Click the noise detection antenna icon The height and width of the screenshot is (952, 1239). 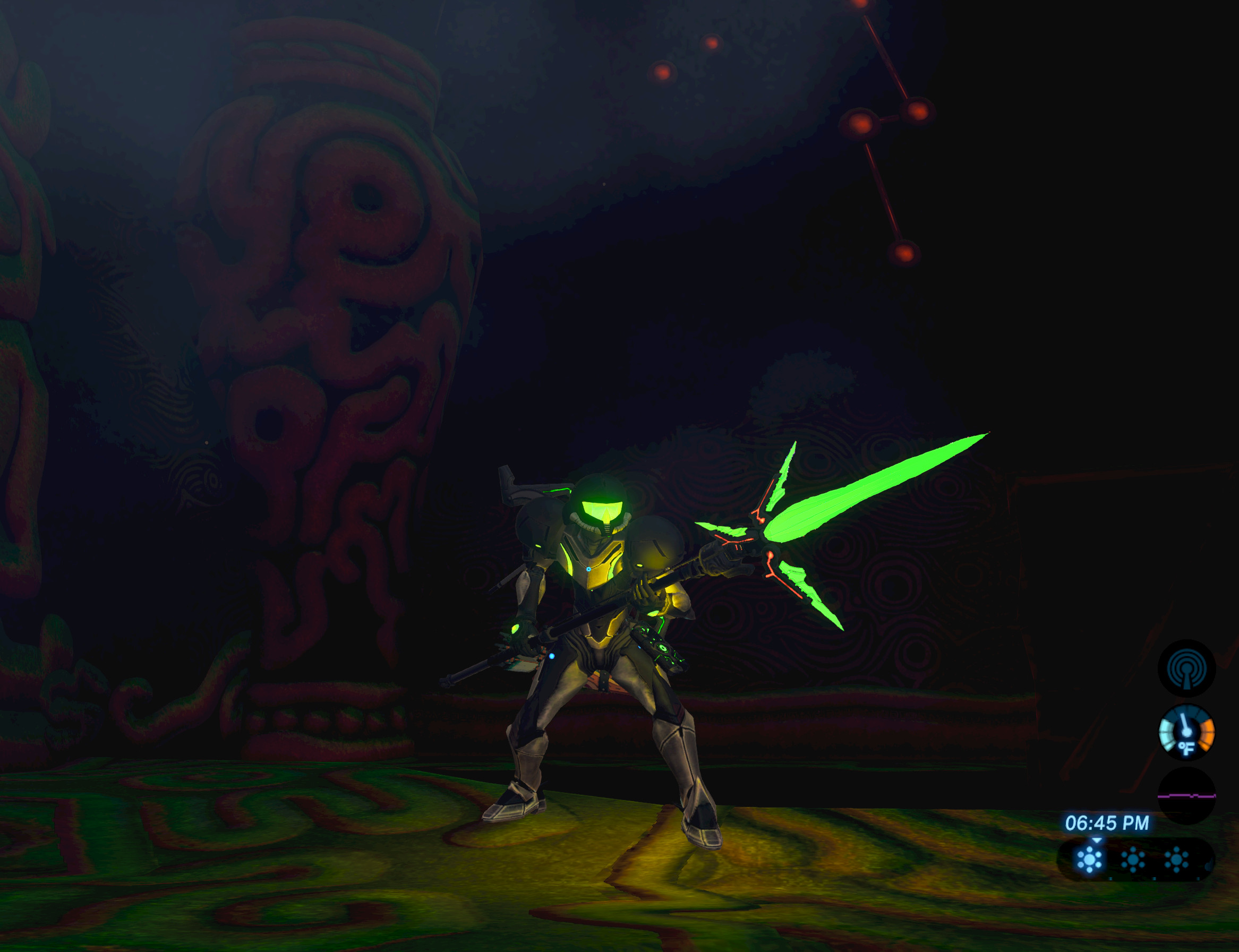1186,668
